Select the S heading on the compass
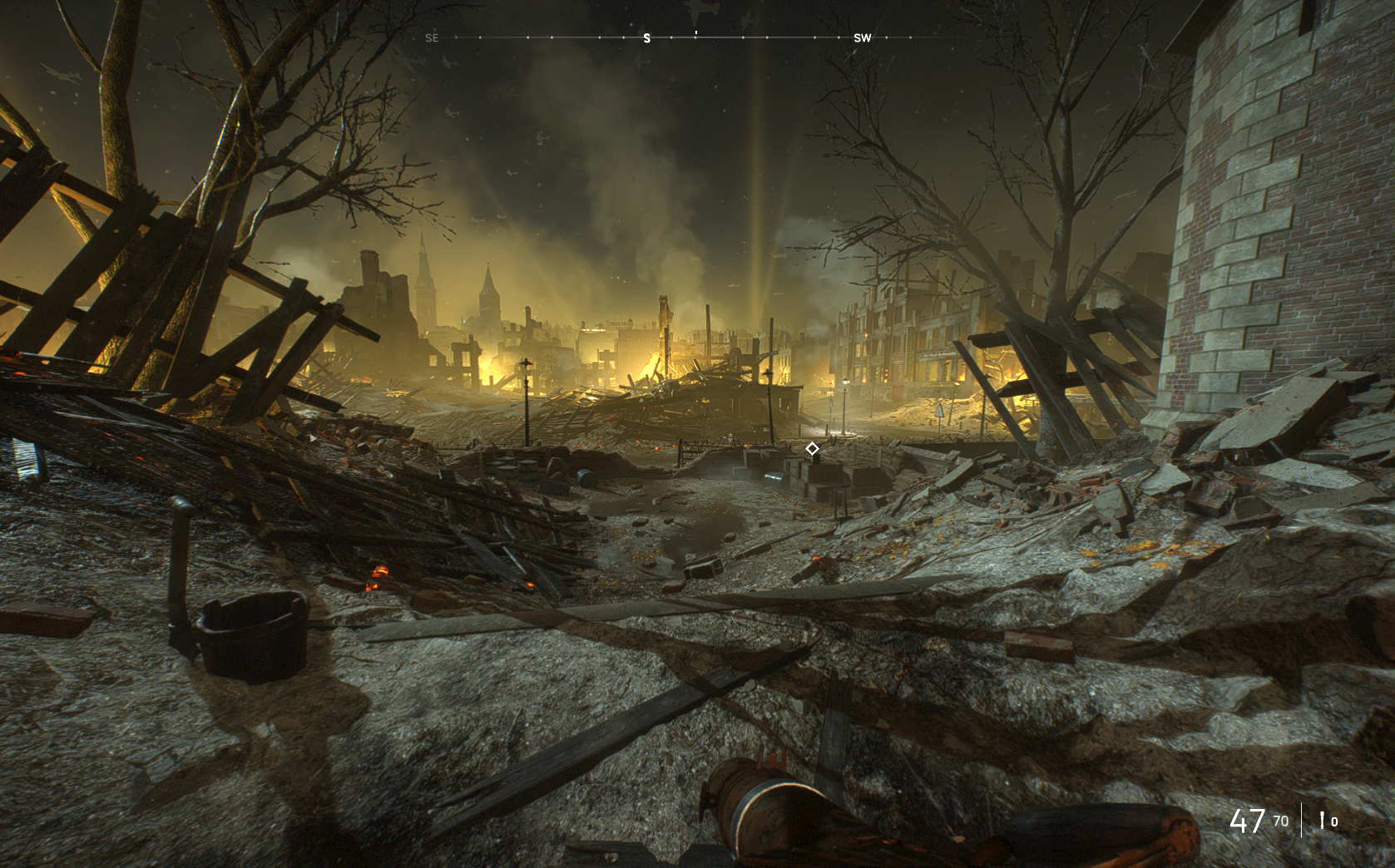The width and height of the screenshot is (1395, 868). coord(647,38)
